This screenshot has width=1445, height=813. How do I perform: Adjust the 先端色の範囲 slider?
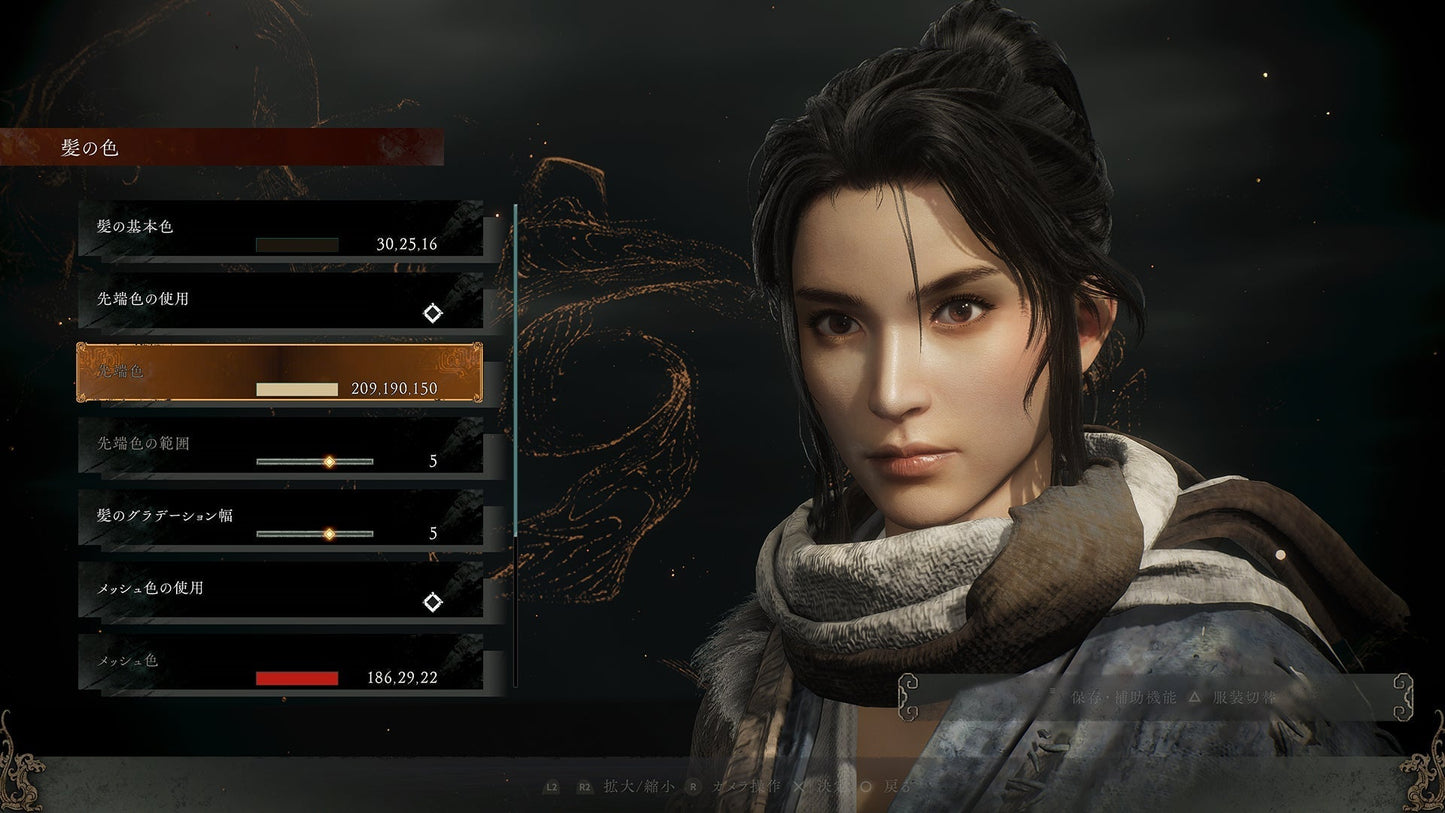(328, 461)
